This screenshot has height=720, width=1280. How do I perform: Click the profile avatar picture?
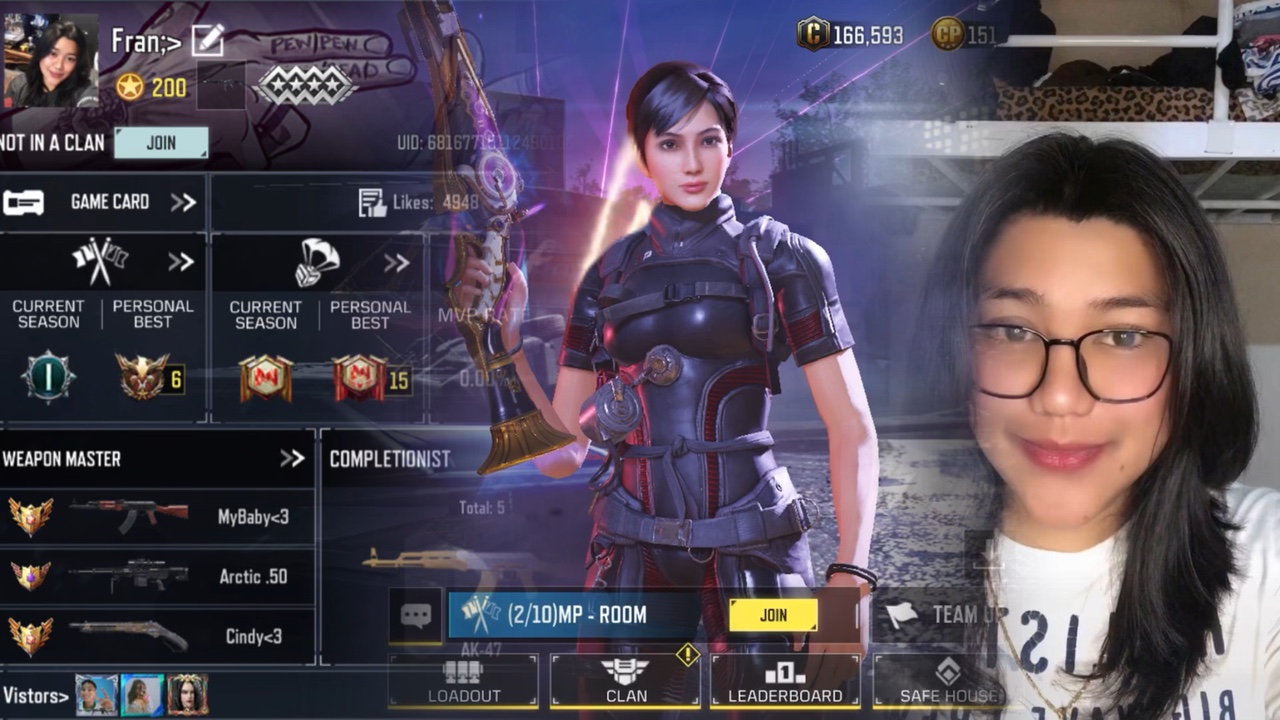point(51,60)
